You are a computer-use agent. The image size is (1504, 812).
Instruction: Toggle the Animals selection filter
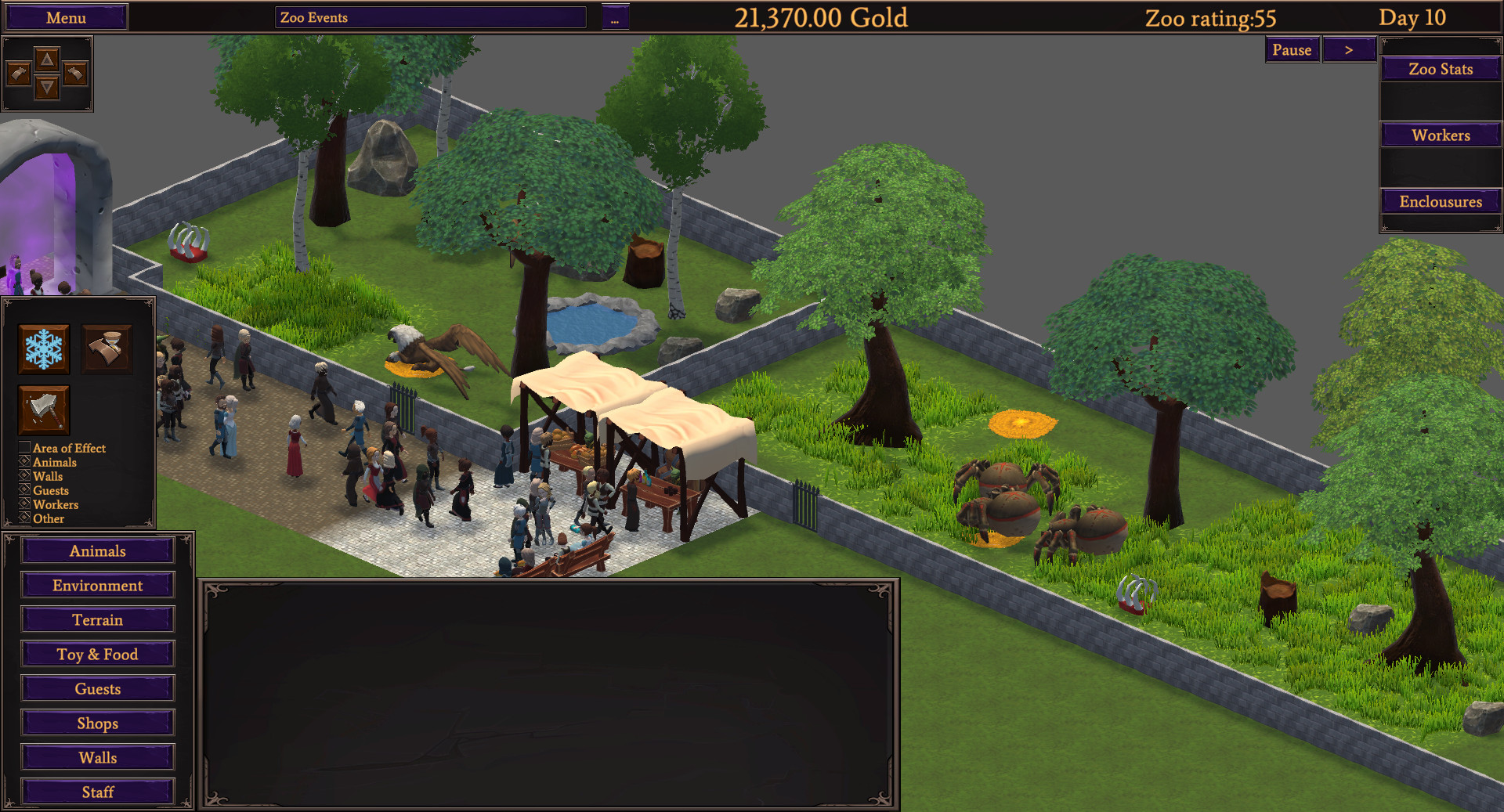click(23, 462)
